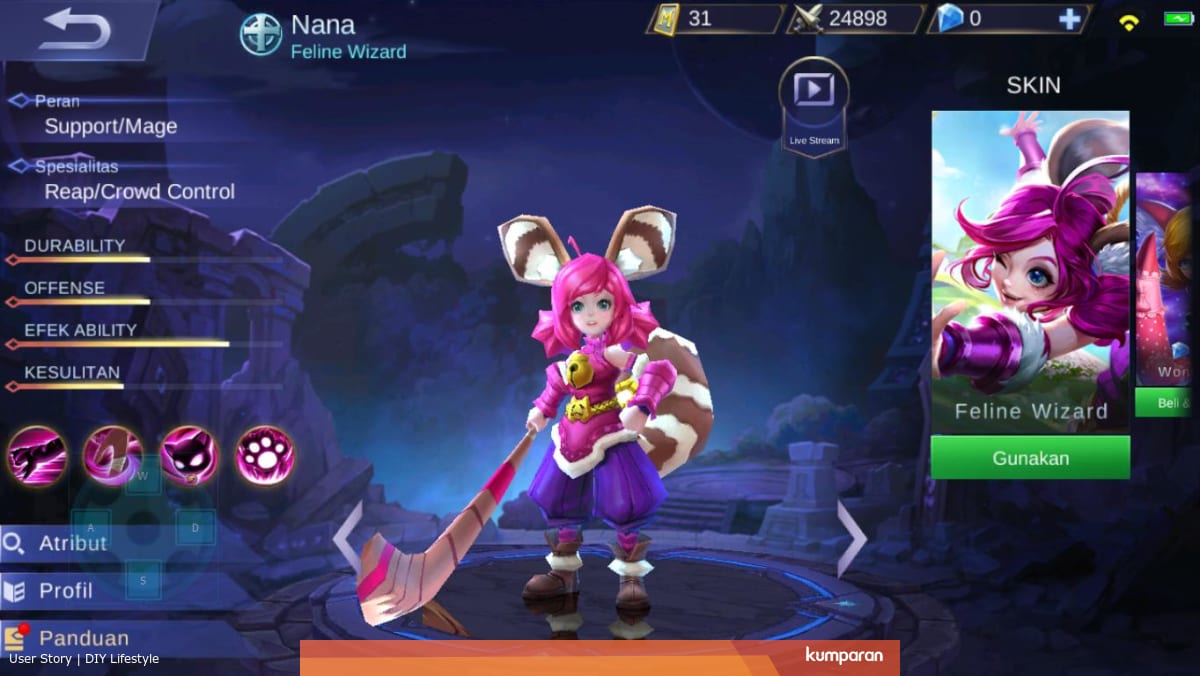View the boomerang skill icon

pos(112,455)
